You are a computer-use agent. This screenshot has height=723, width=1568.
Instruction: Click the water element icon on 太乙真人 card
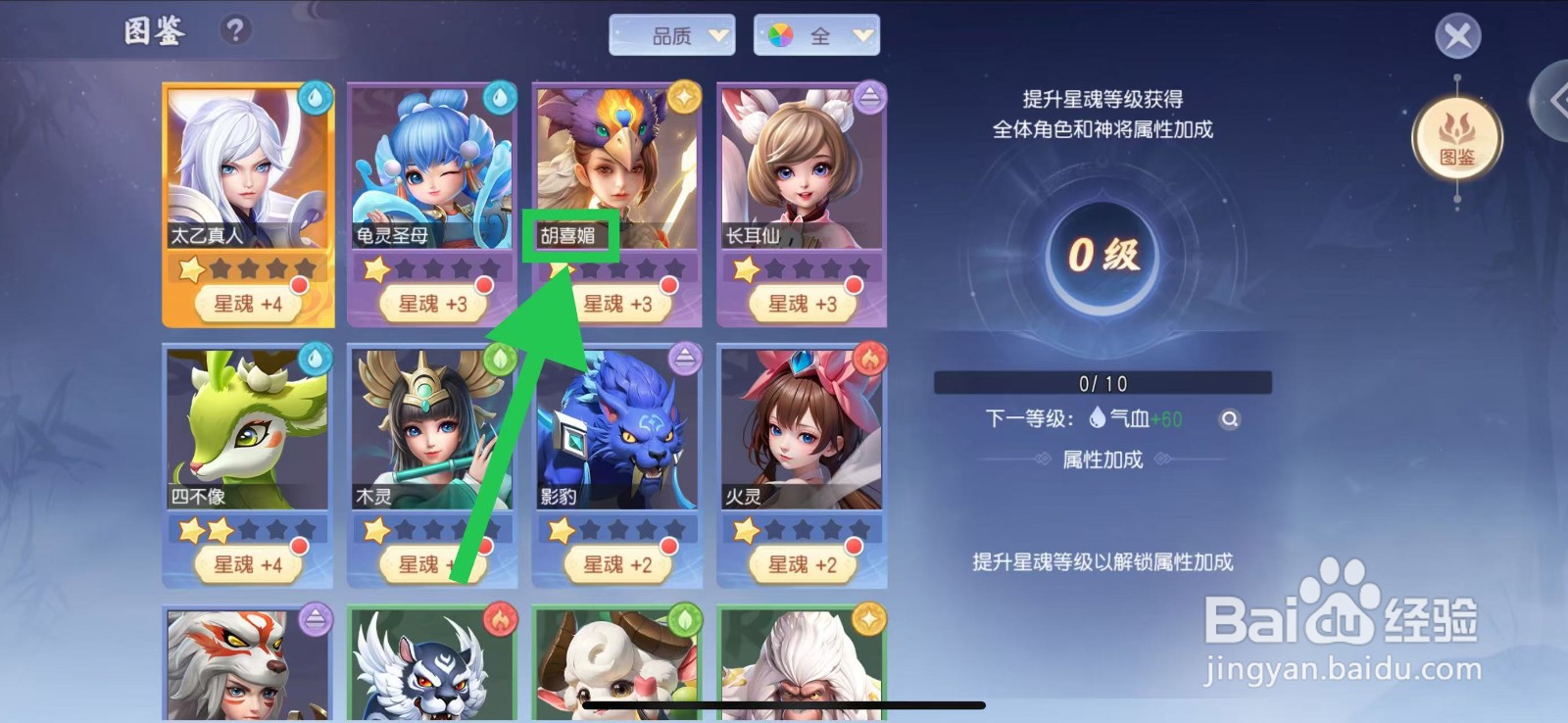coord(316,95)
